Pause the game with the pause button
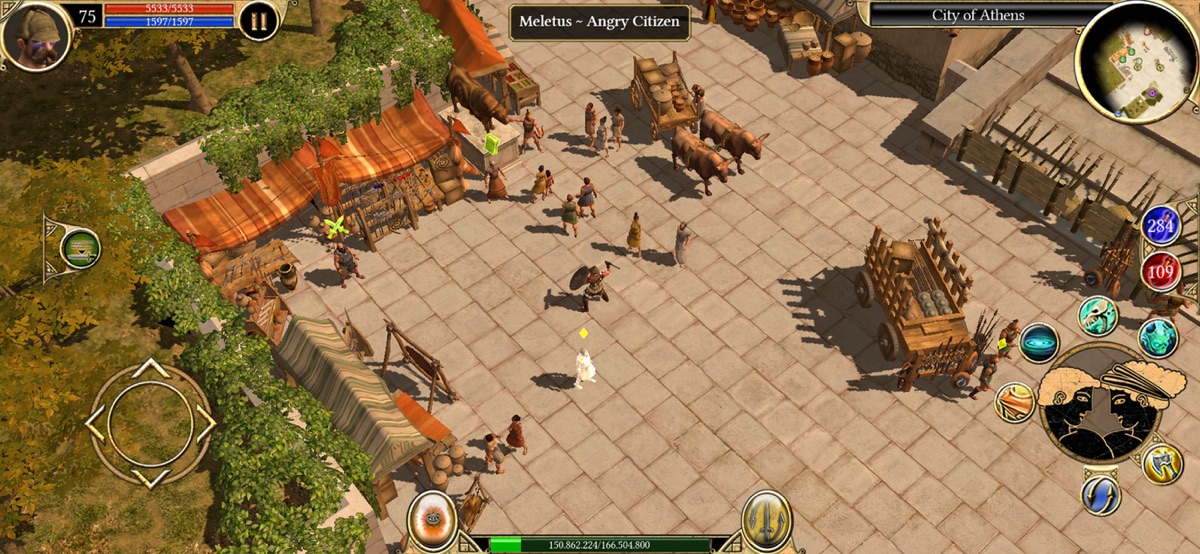 click(258, 21)
